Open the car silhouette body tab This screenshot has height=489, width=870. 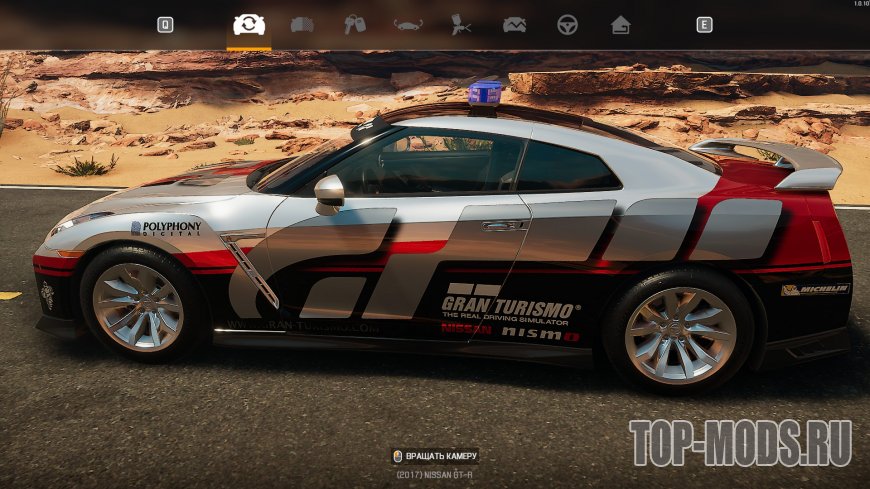[x=408, y=25]
